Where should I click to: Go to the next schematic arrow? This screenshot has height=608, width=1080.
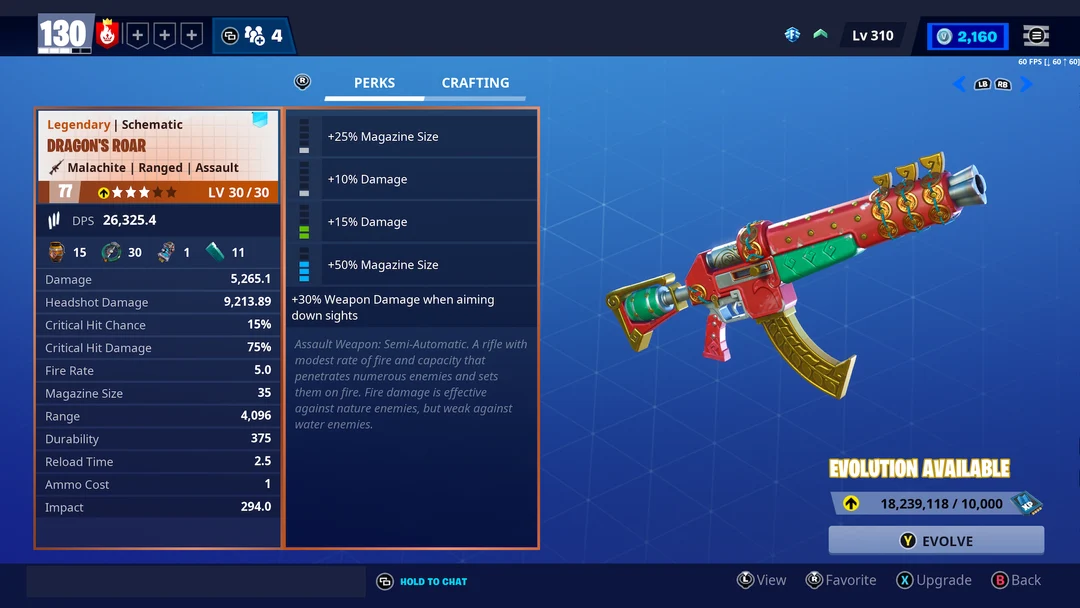pos(1026,84)
